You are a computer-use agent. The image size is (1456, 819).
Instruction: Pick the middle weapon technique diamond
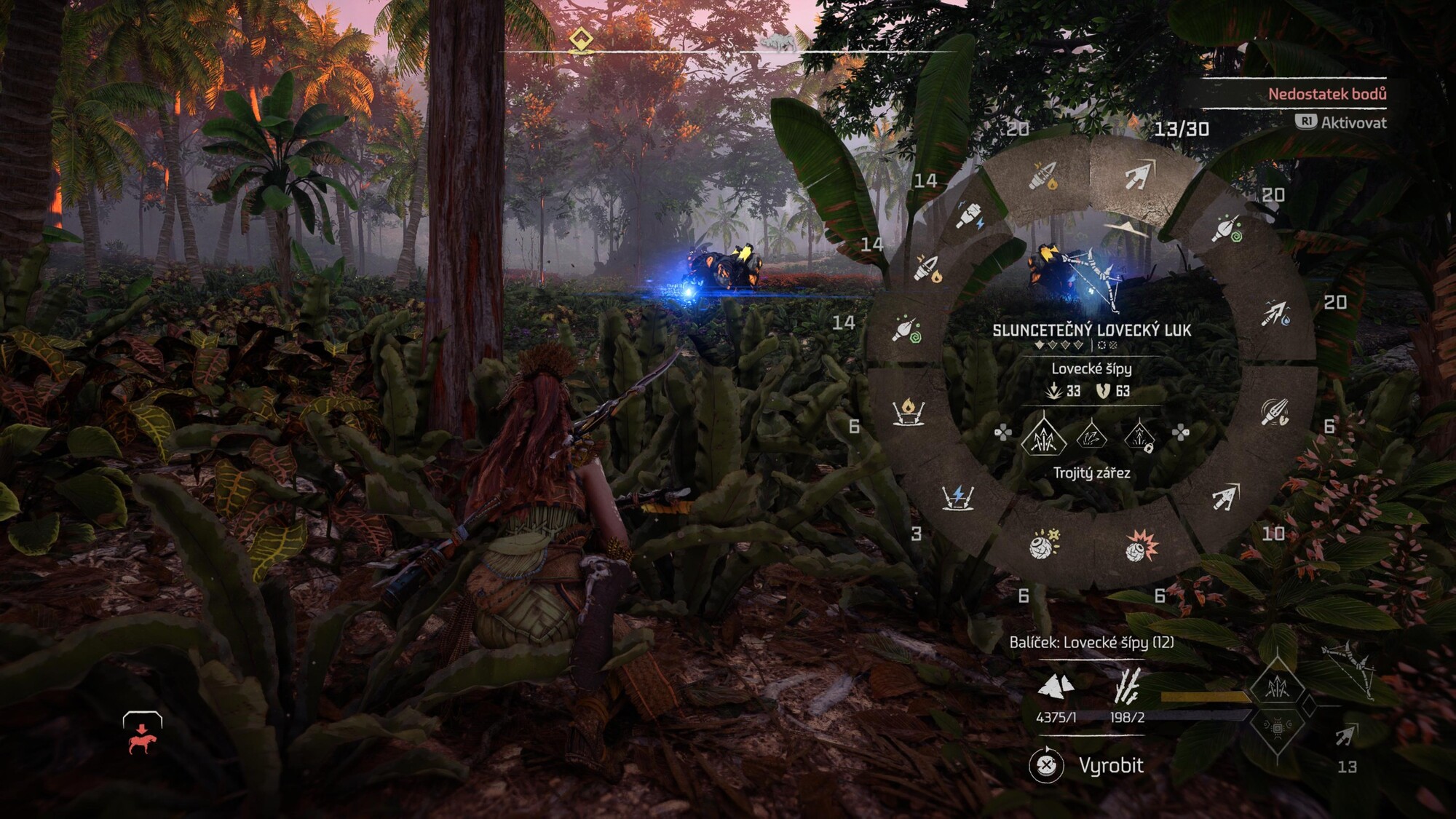pyautogui.click(x=1091, y=437)
